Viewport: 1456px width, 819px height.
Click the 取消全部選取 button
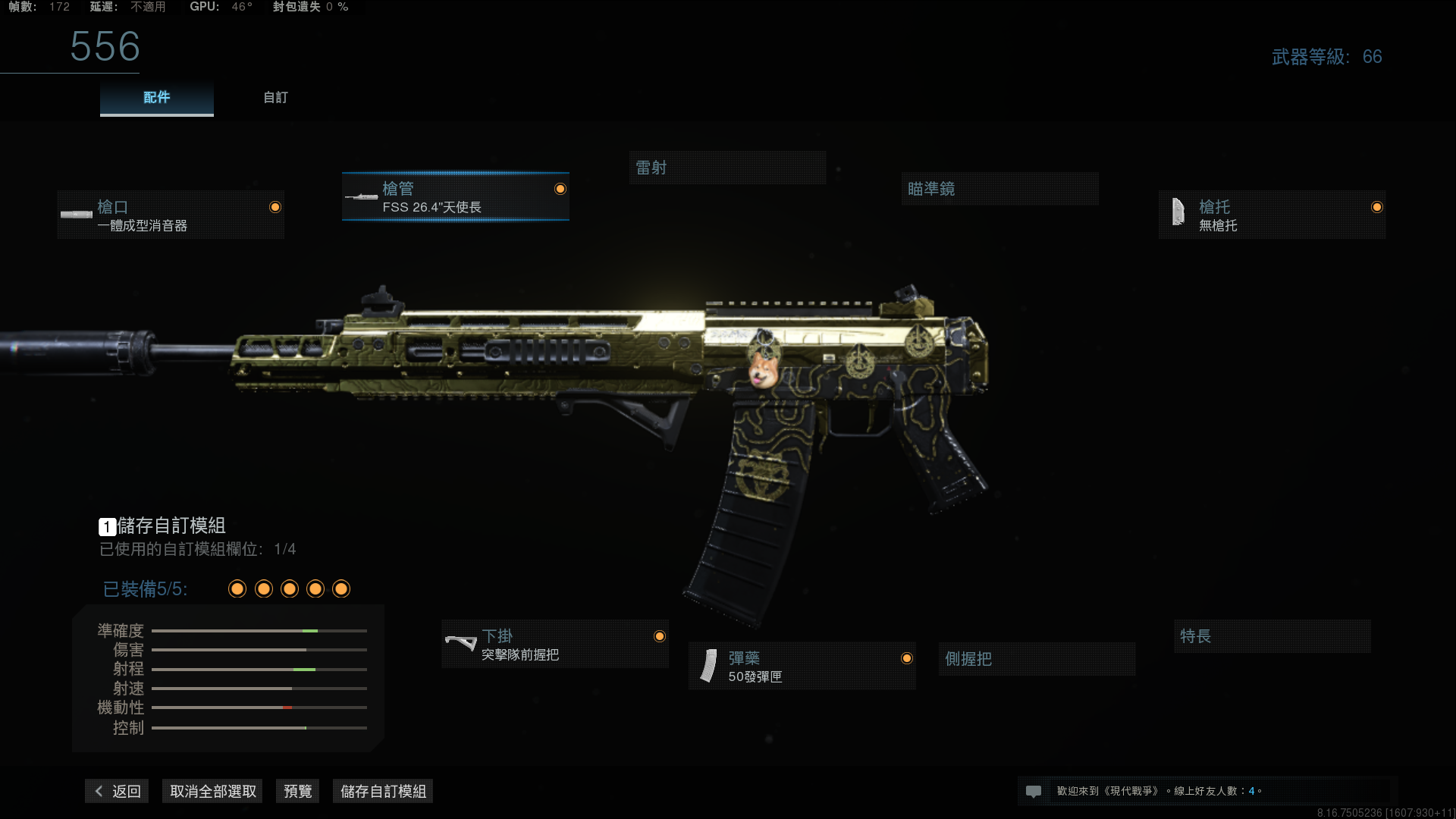212,791
